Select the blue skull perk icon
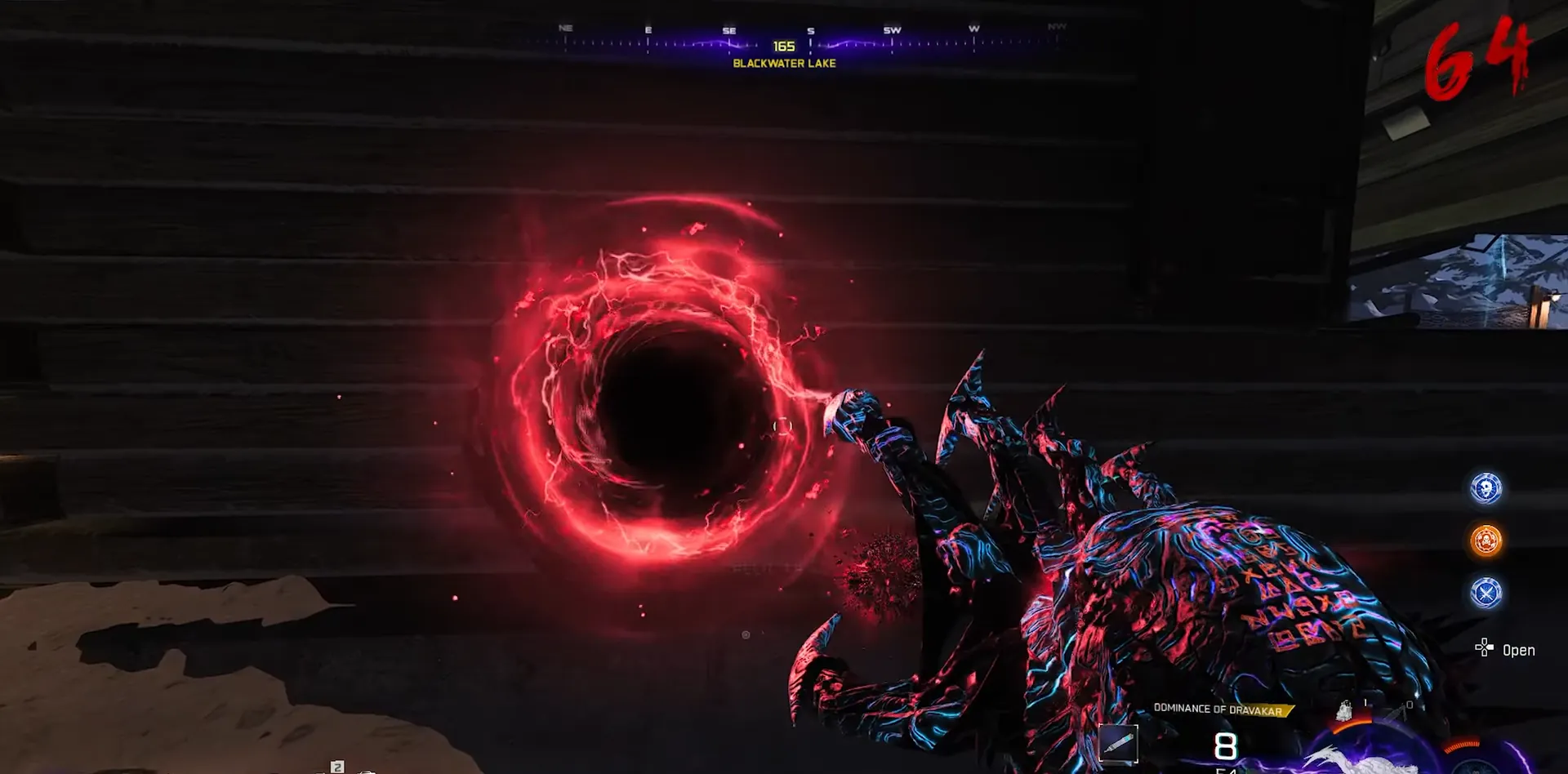The width and height of the screenshot is (1568, 774). click(1486, 488)
